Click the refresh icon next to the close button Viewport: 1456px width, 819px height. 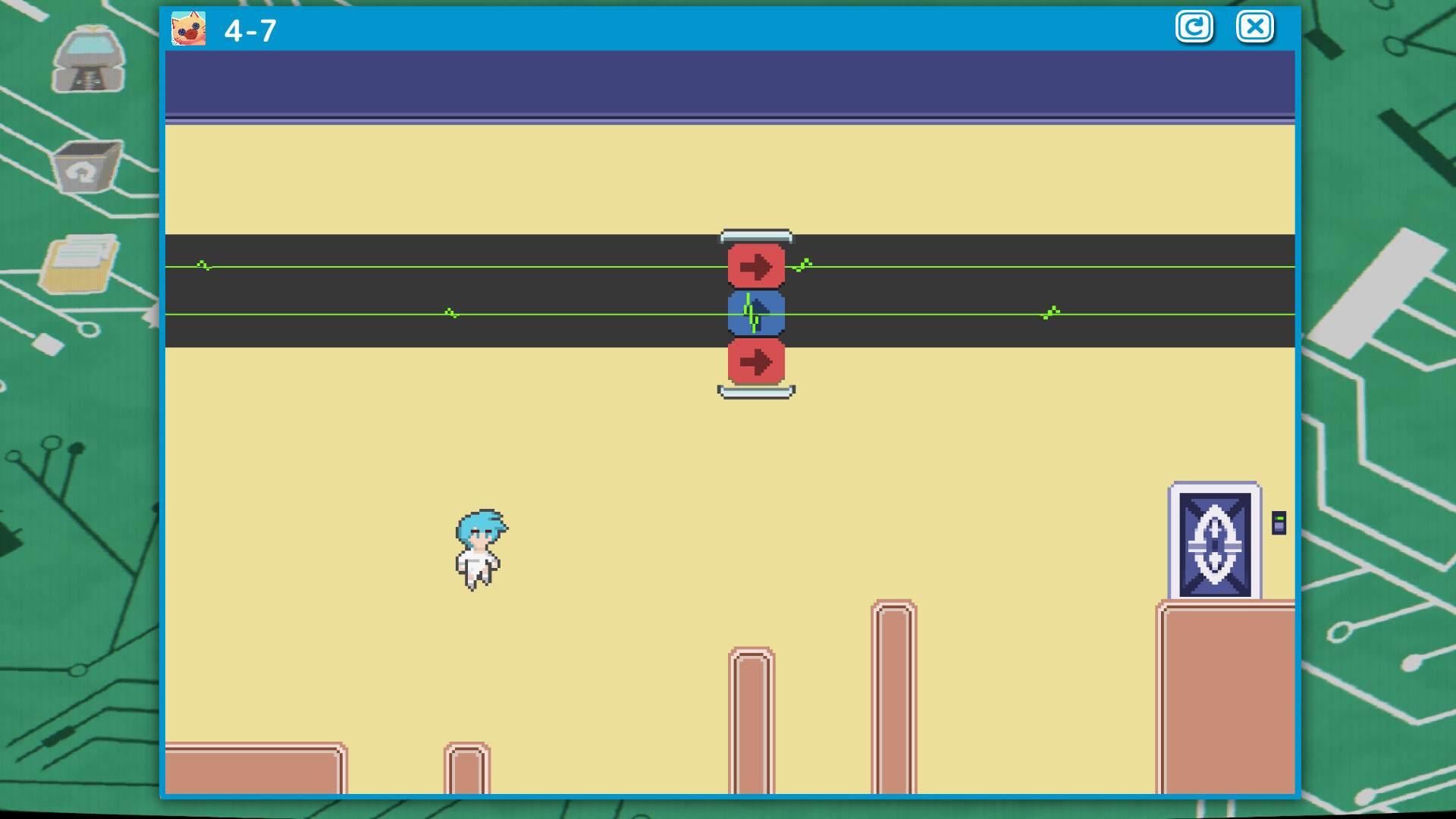pos(1194,27)
